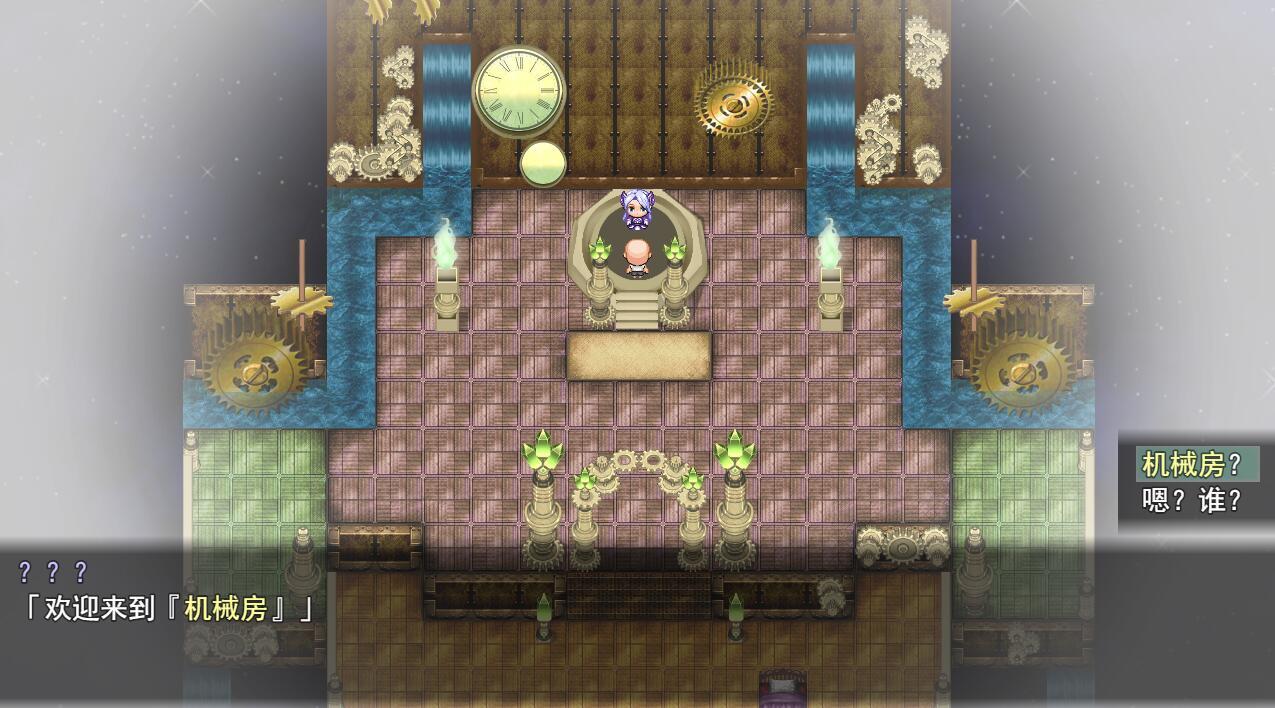
Task: Choose the reply "机械房？"
Action: click(1191, 464)
